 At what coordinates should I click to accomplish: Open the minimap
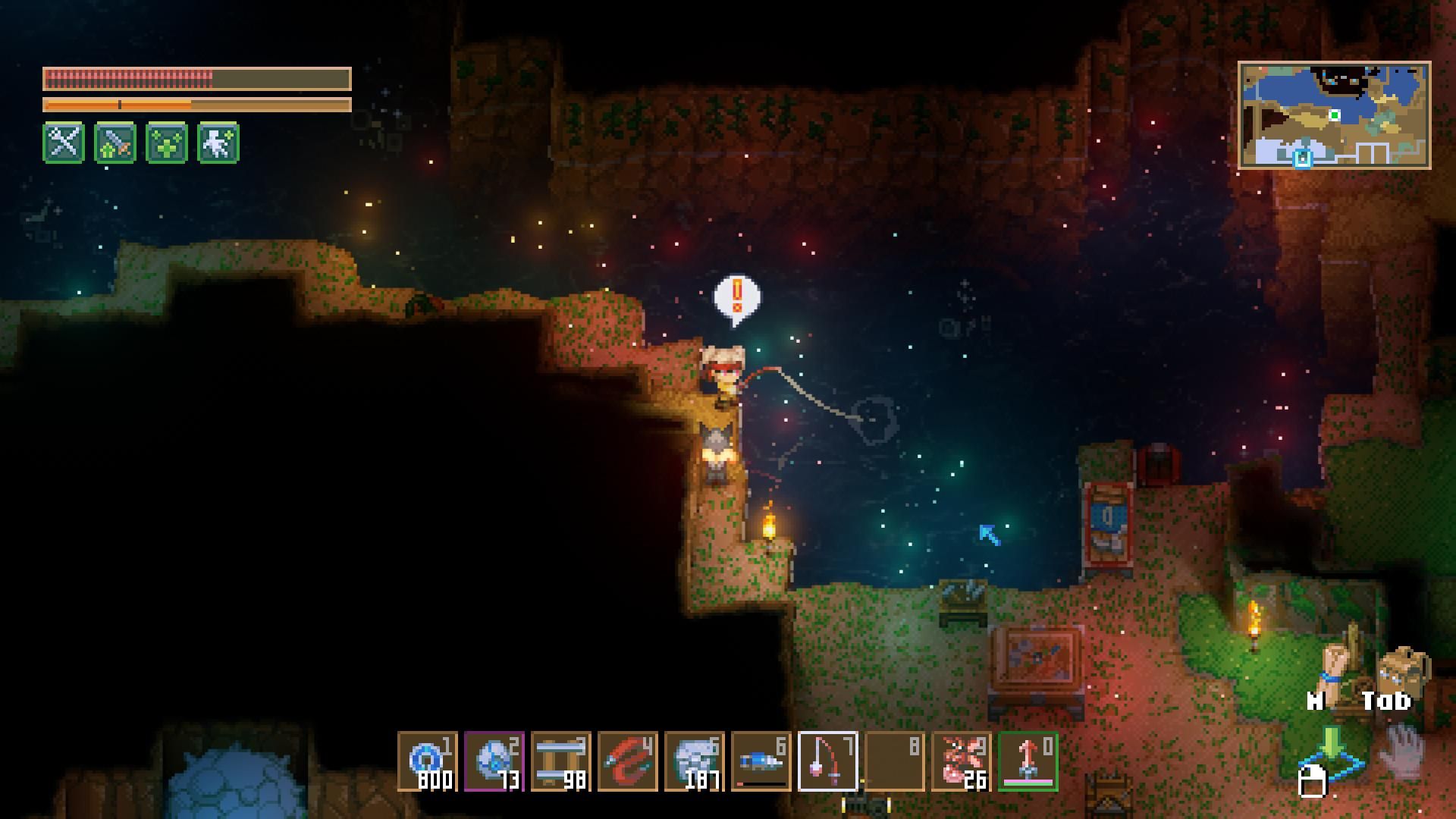pyautogui.click(x=1334, y=115)
